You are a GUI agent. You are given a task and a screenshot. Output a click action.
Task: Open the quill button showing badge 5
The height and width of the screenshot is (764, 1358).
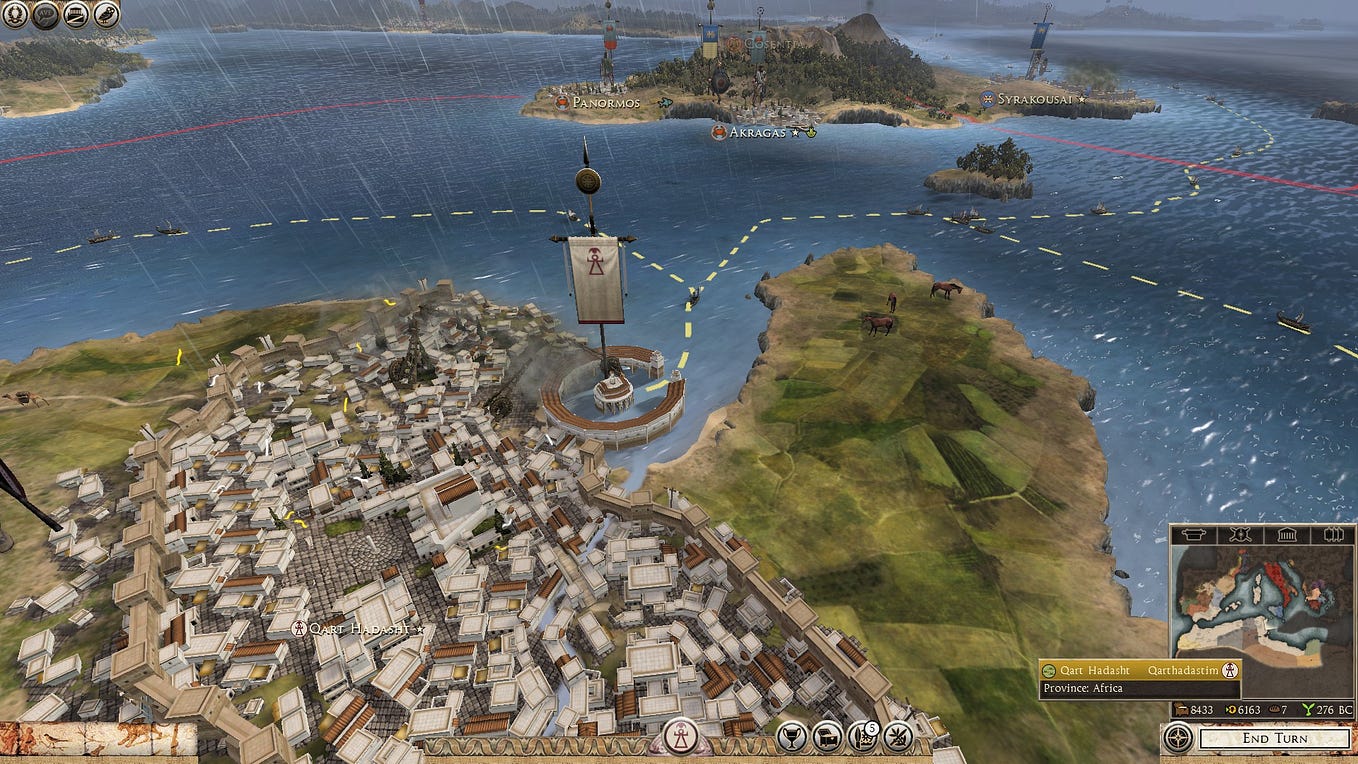pyautogui.click(x=862, y=738)
